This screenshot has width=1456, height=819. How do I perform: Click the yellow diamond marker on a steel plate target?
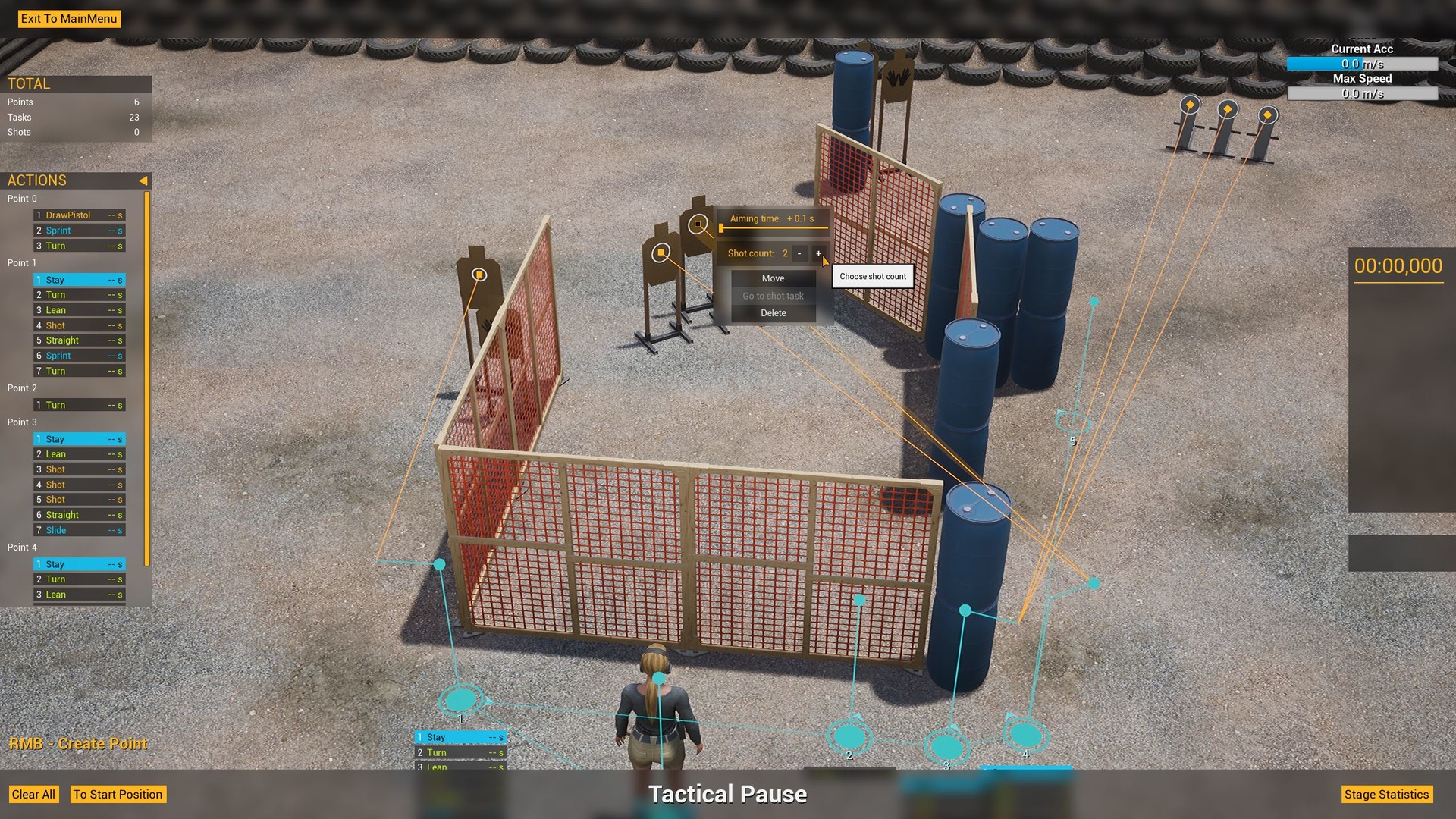coord(1190,106)
